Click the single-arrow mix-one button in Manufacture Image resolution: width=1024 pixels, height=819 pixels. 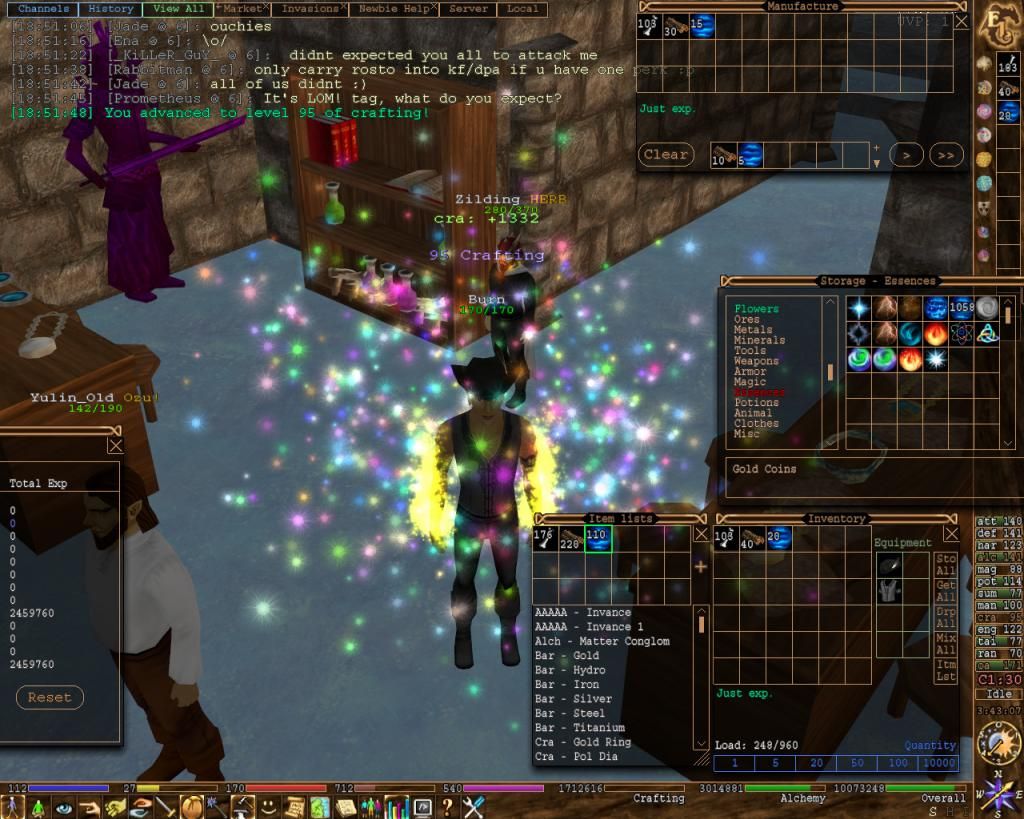point(905,155)
